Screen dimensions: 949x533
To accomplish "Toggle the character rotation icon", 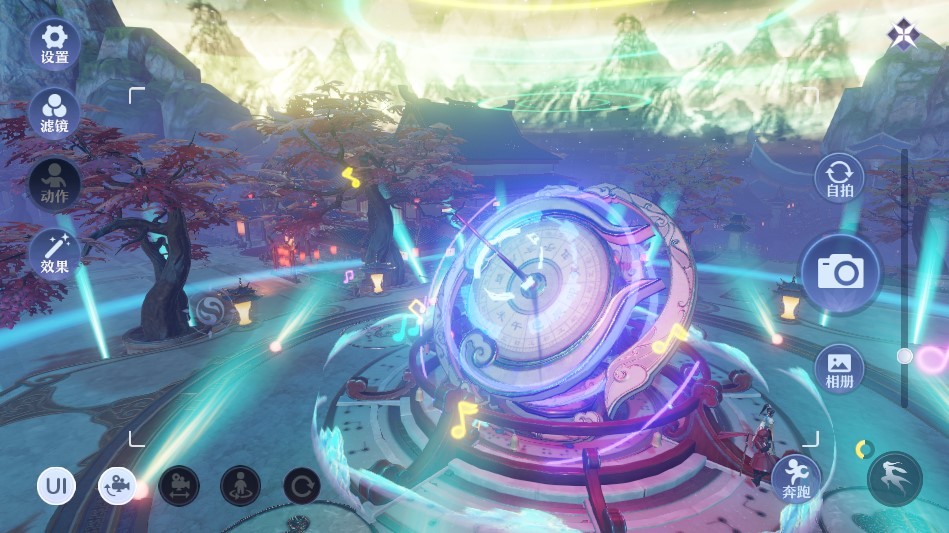I will 240,487.
